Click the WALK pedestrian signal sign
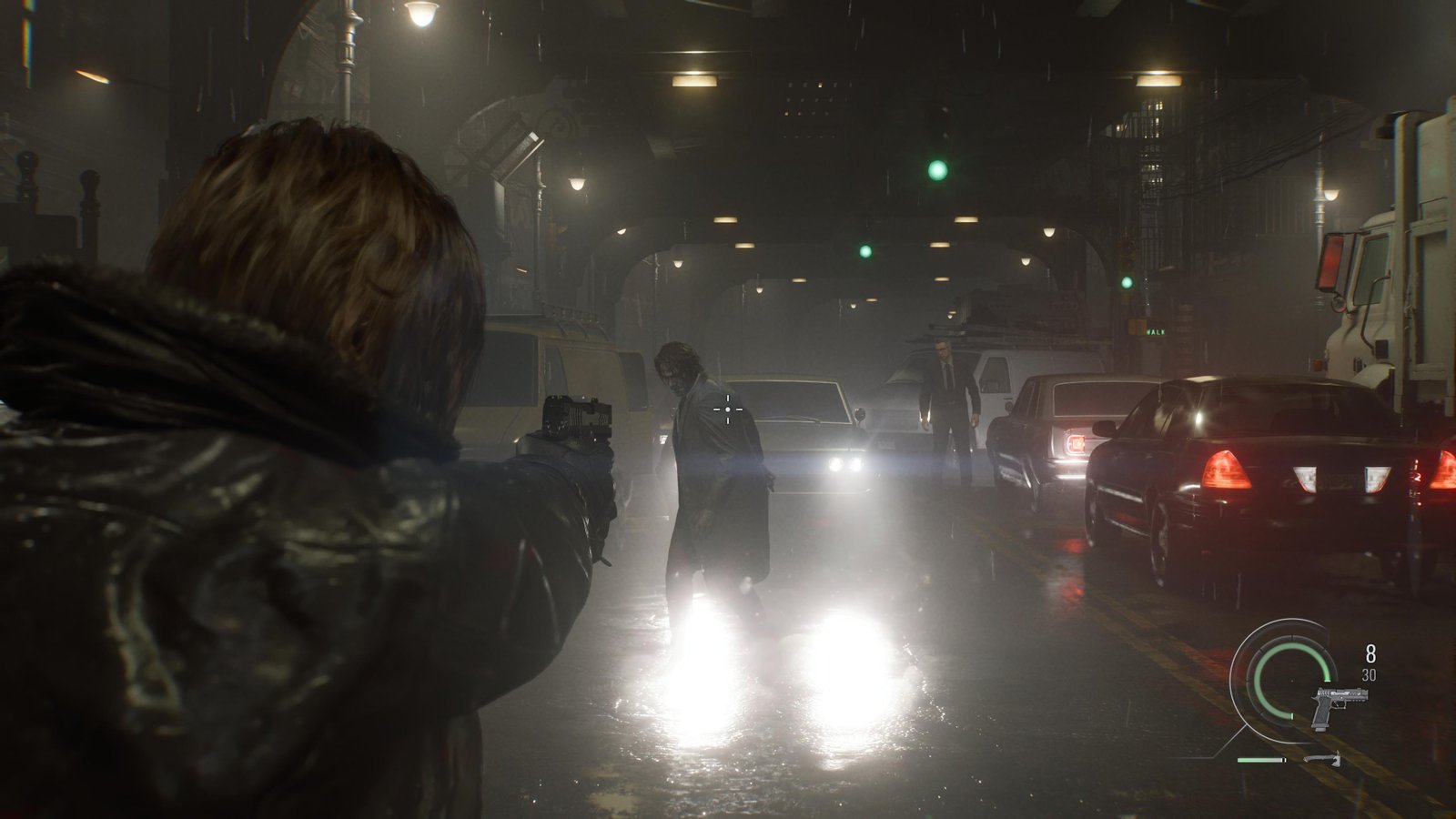The height and width of the screenshot is (819, 1456). click(1155, 331)
